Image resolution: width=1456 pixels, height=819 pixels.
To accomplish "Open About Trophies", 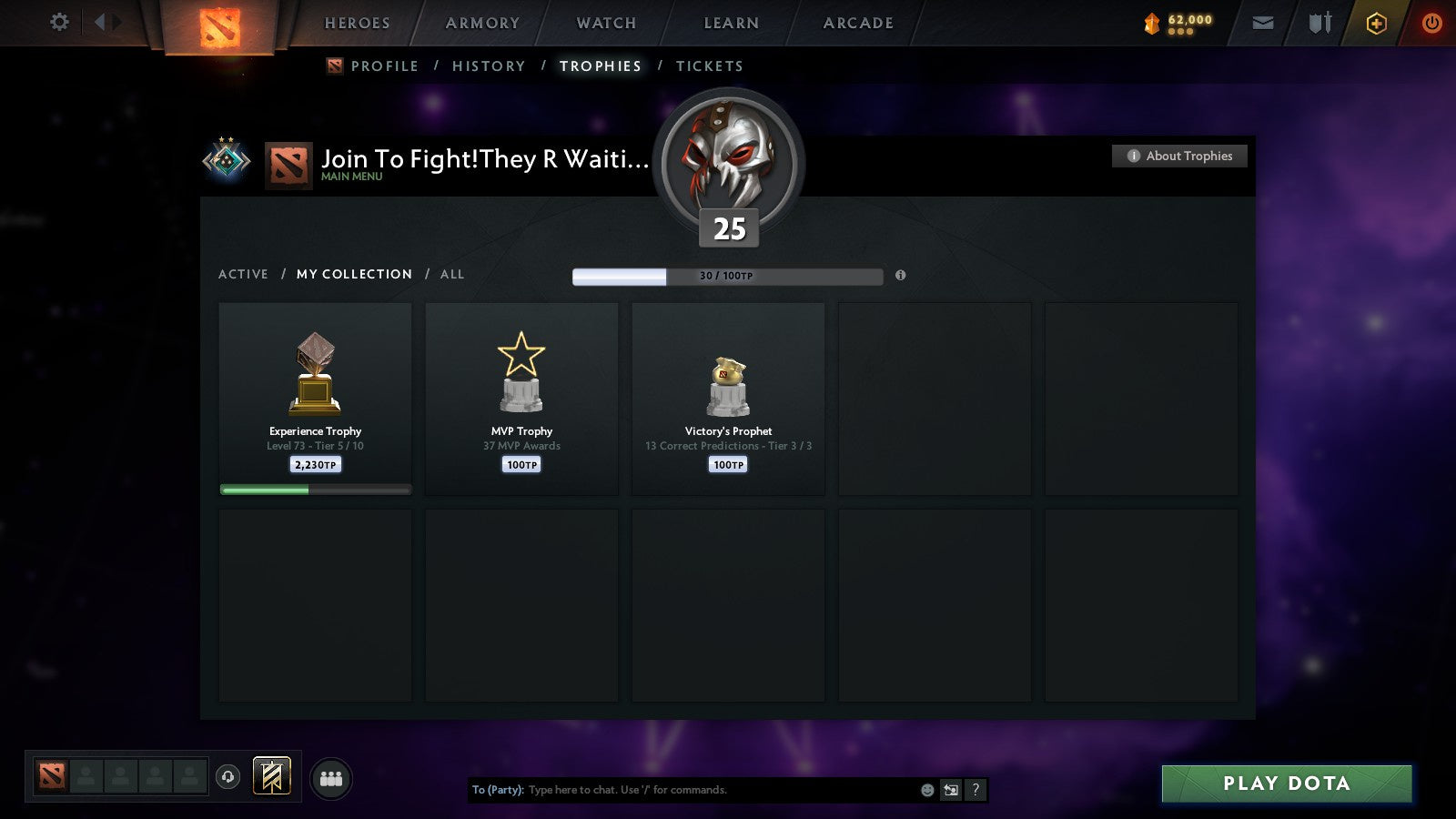I will point(1178,156).
